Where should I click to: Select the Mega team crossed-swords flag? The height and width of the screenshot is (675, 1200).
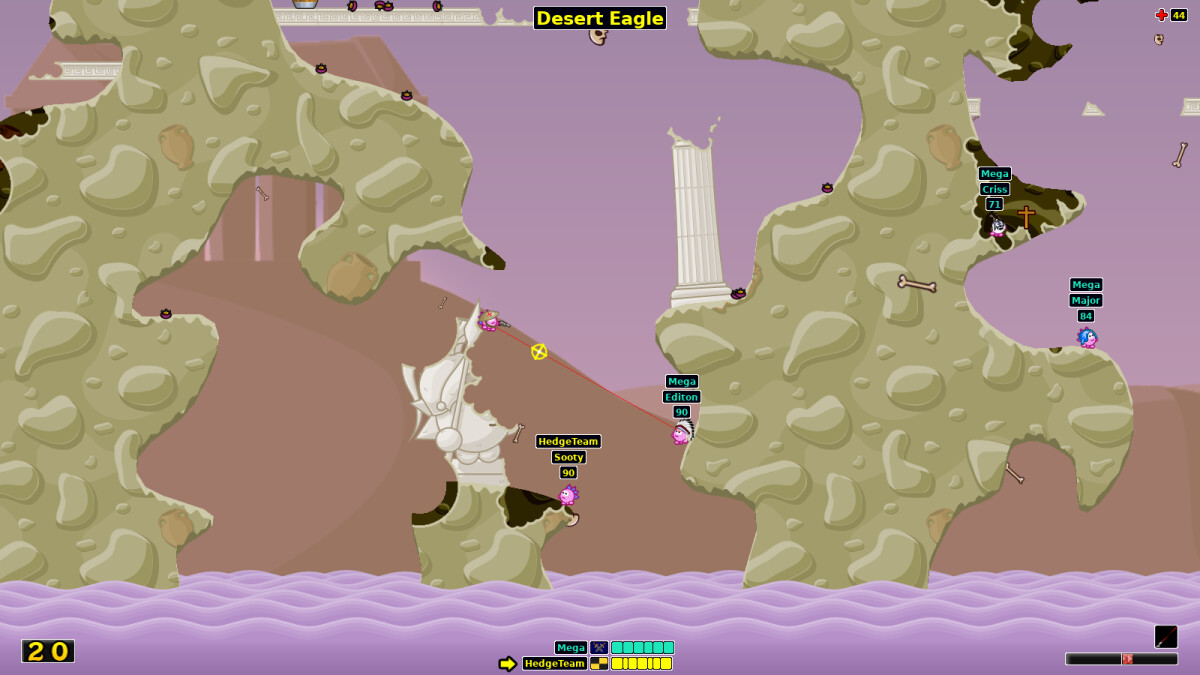(599, 648)
